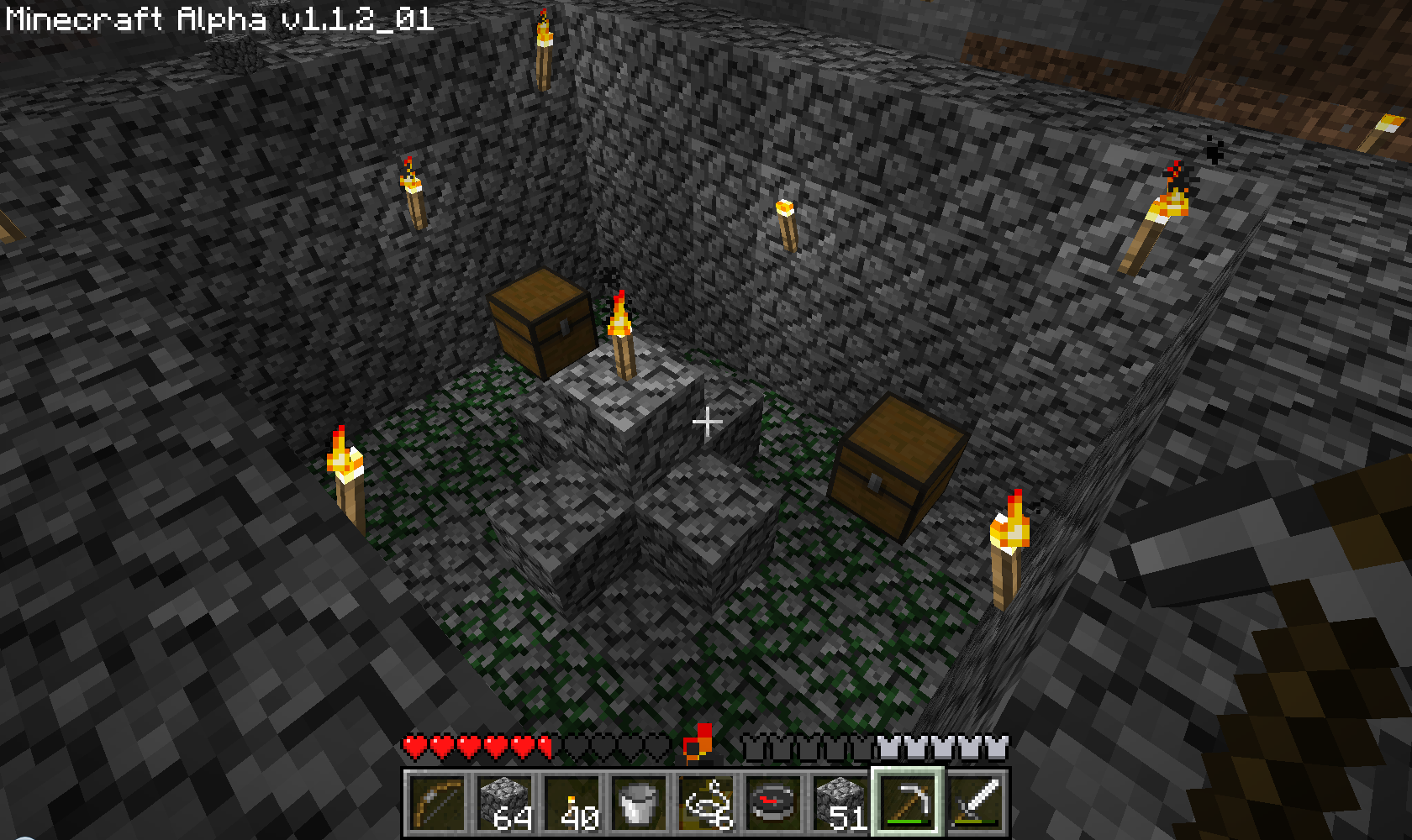Image resolution: width=1412 pixels, height=840 pixels.
Task: Select the compass slot
Action: point(773,804)
